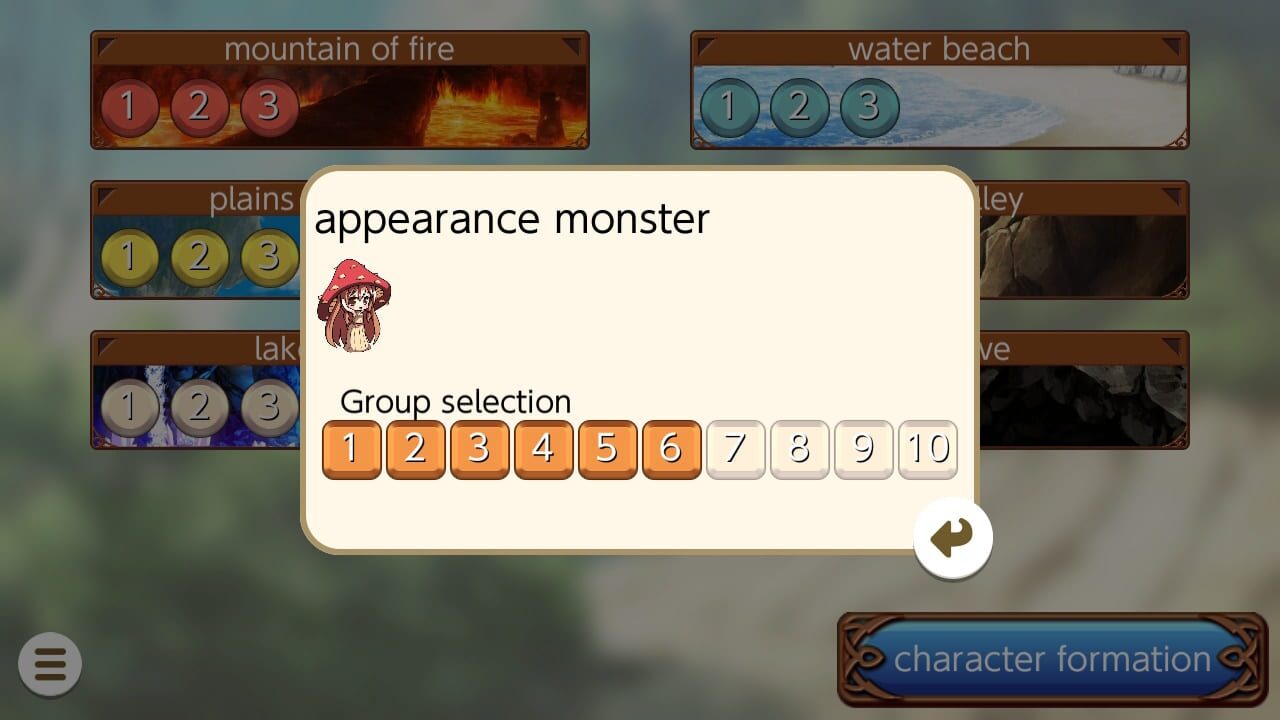The image size is (1280, 720).
Task: Open the mountain of fire area header
Action: click(340, 47)
